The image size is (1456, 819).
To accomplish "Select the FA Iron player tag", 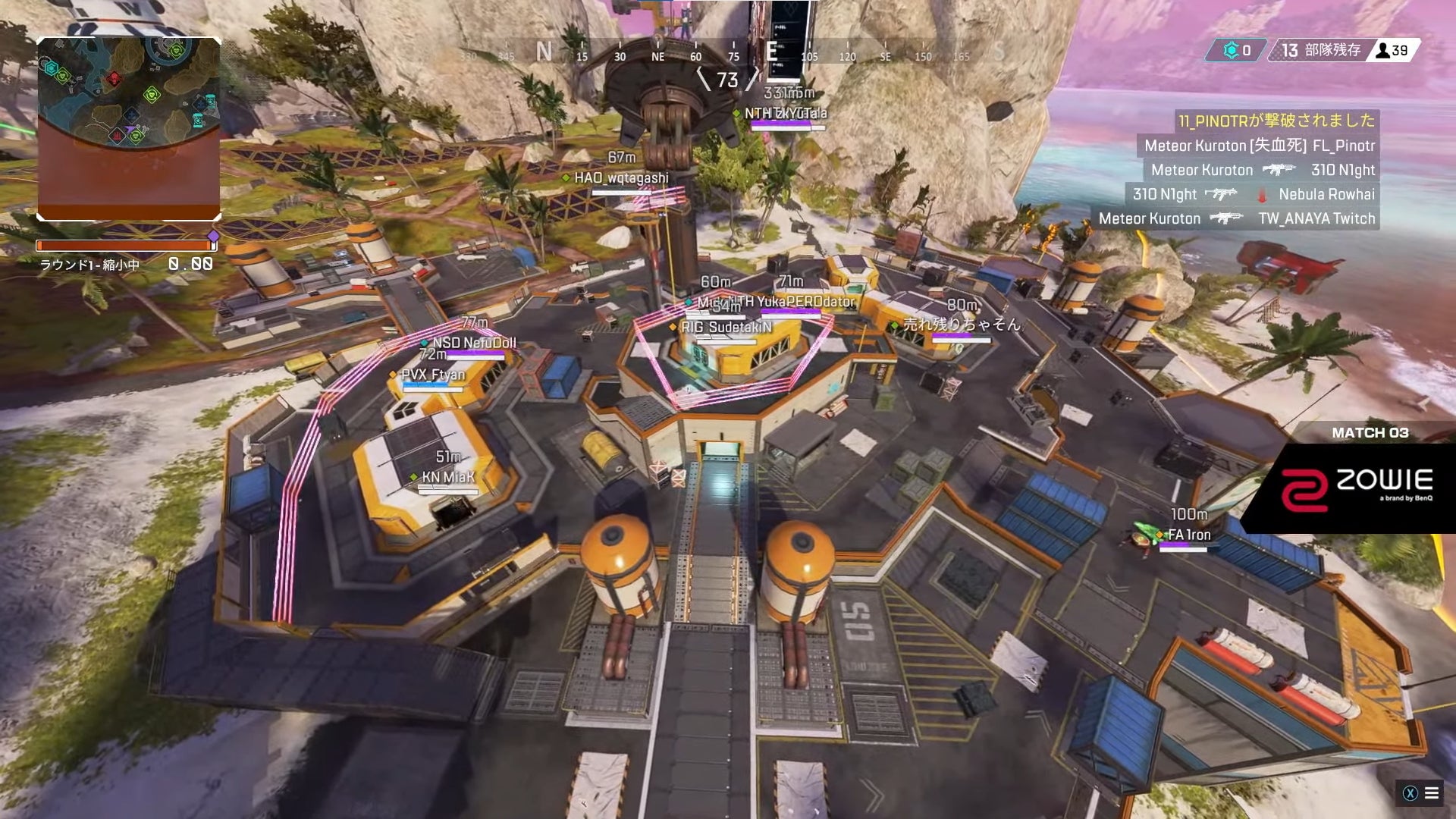I will (1188, 535).
